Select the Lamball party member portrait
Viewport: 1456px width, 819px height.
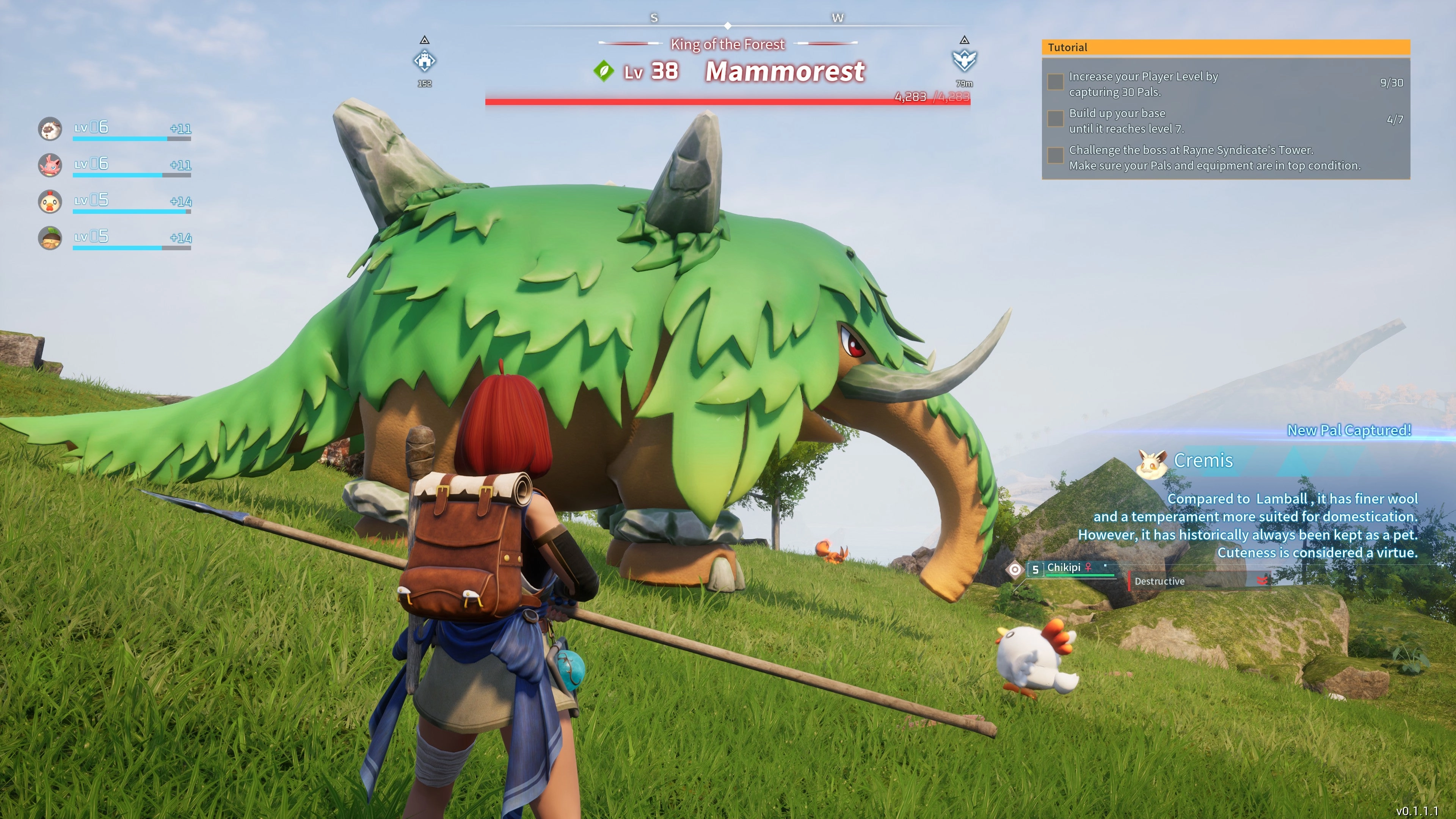[50, 129]
